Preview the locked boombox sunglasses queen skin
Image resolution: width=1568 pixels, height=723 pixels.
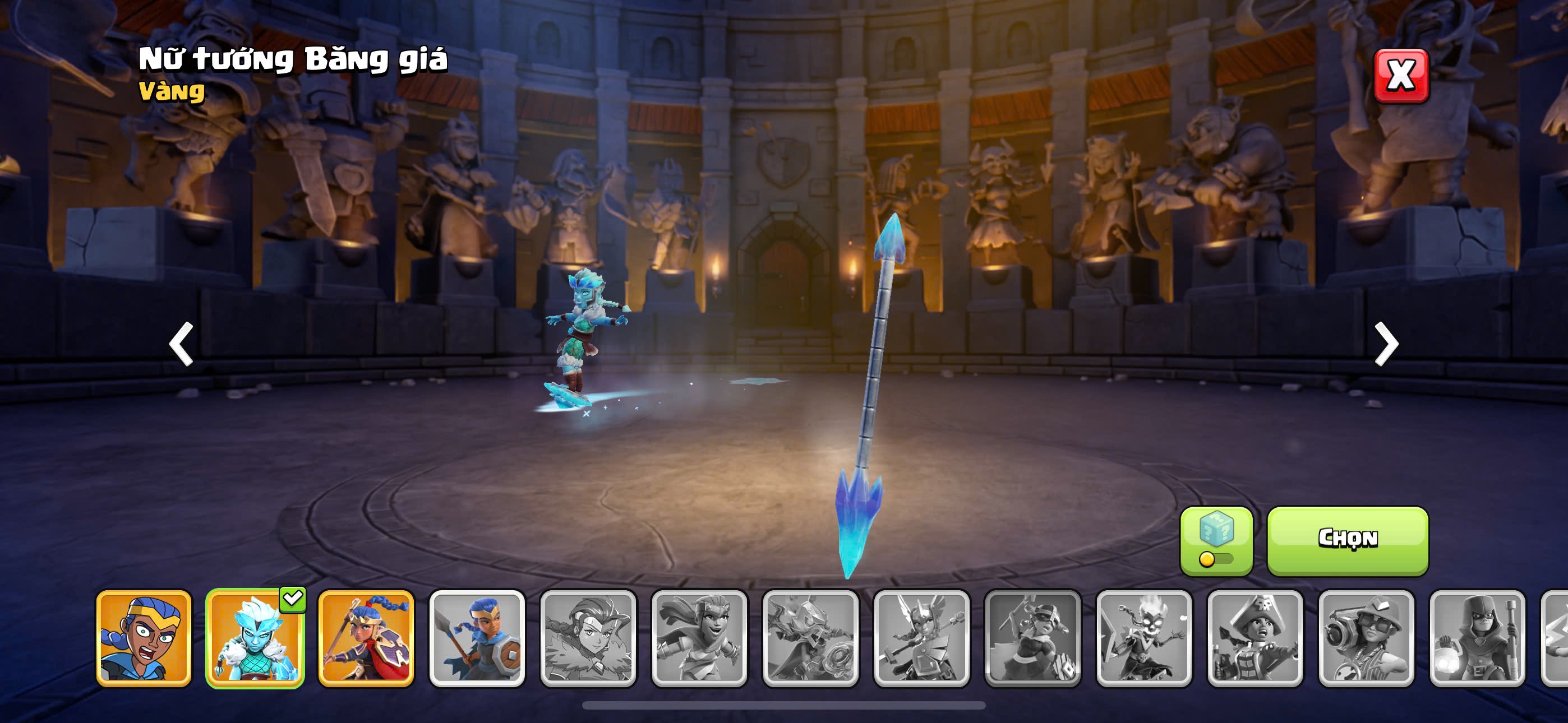click(1366, 638)
